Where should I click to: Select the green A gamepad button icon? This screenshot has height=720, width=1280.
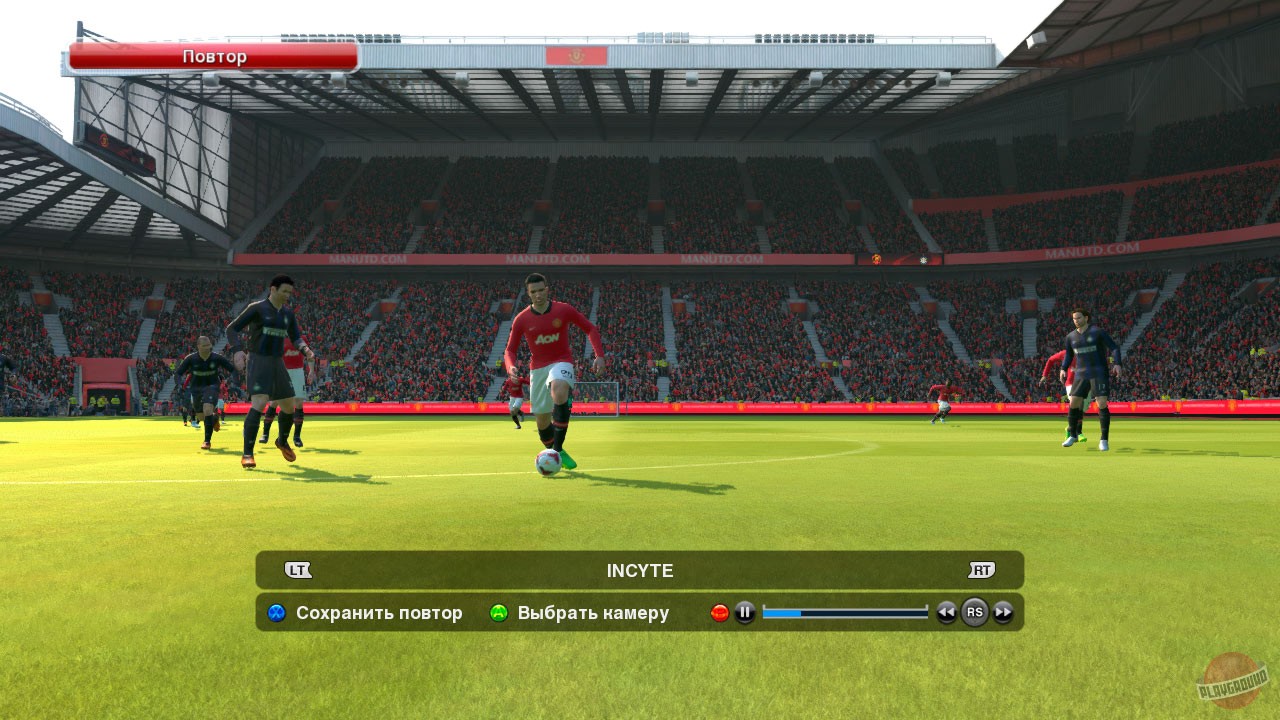tap(497, 613)
